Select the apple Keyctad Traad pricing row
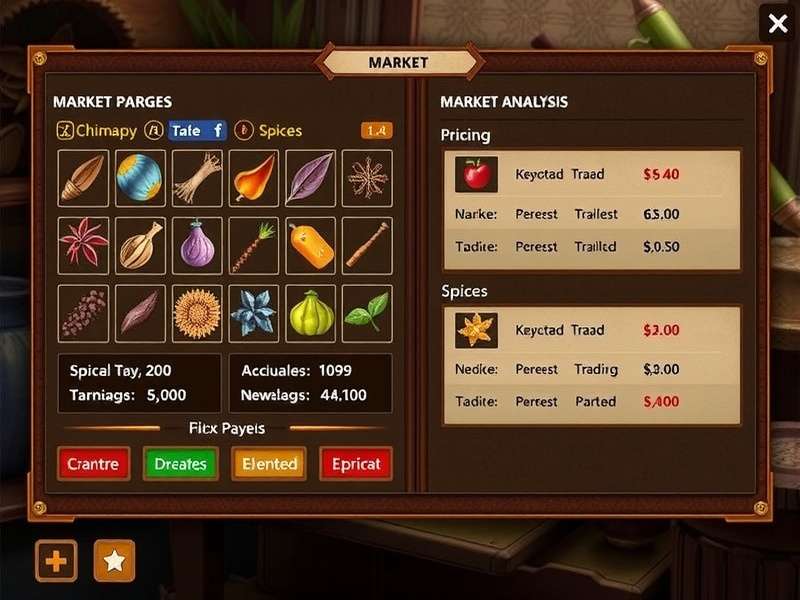This screenshot has height=600, width=800. pos(592,174)
